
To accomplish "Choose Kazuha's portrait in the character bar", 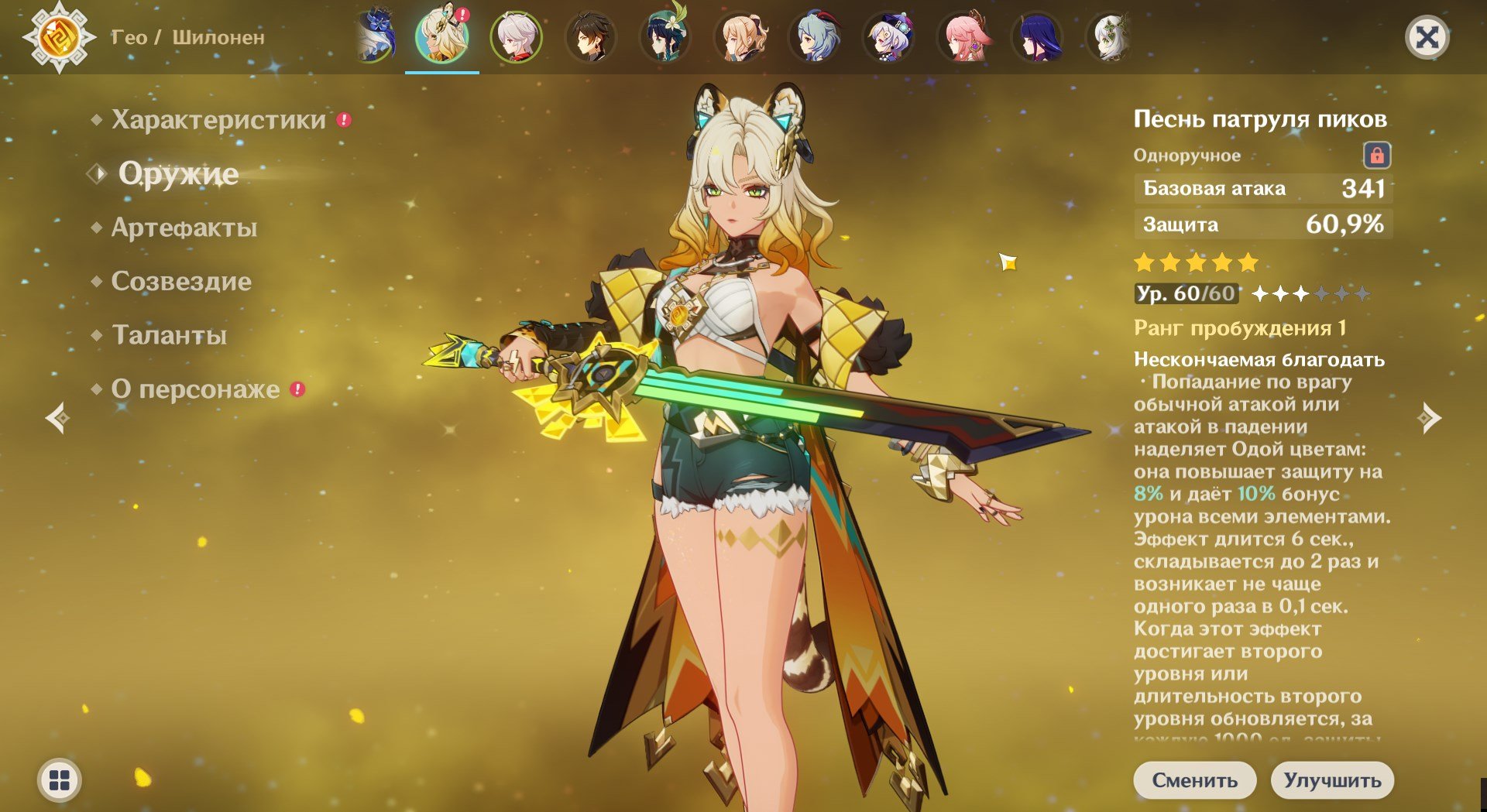I will [x=517, y=36].
